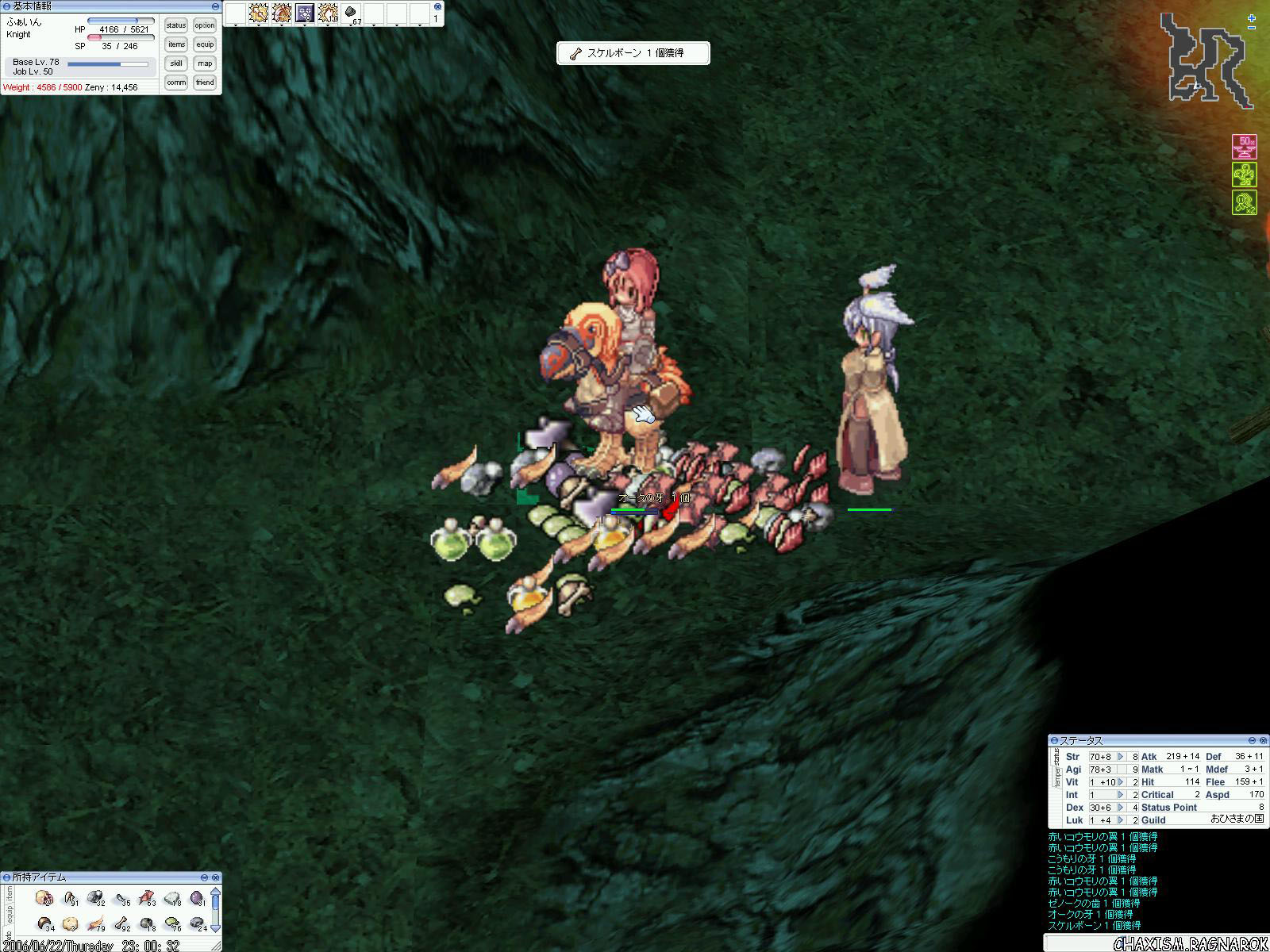1270x952 pixels.
Task: Close the status (ステータス) window
Action: coord(1263,740)
